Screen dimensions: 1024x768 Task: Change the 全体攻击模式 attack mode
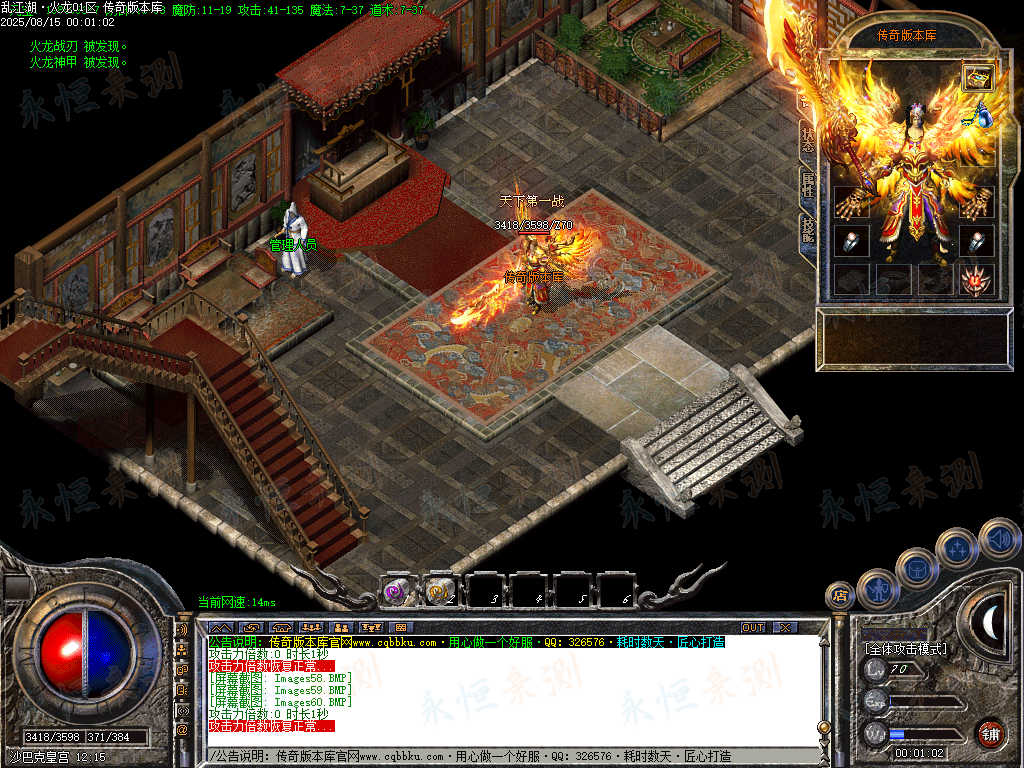tap(906, 649)
